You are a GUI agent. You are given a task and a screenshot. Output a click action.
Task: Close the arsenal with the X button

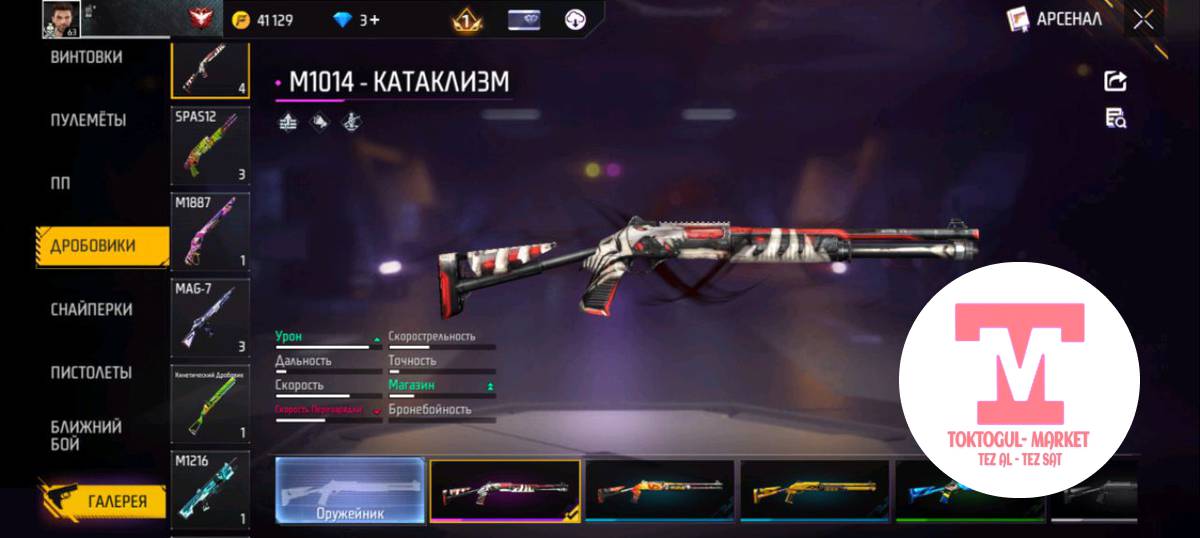[x=1143, y=19]
